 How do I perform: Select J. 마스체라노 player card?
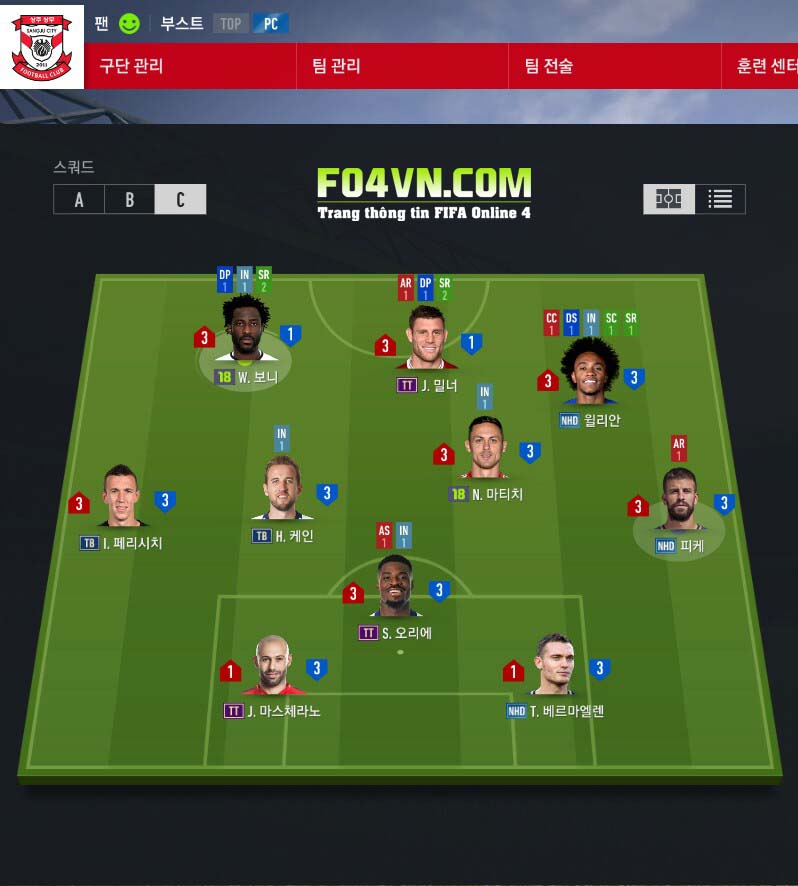pos(271,668)
